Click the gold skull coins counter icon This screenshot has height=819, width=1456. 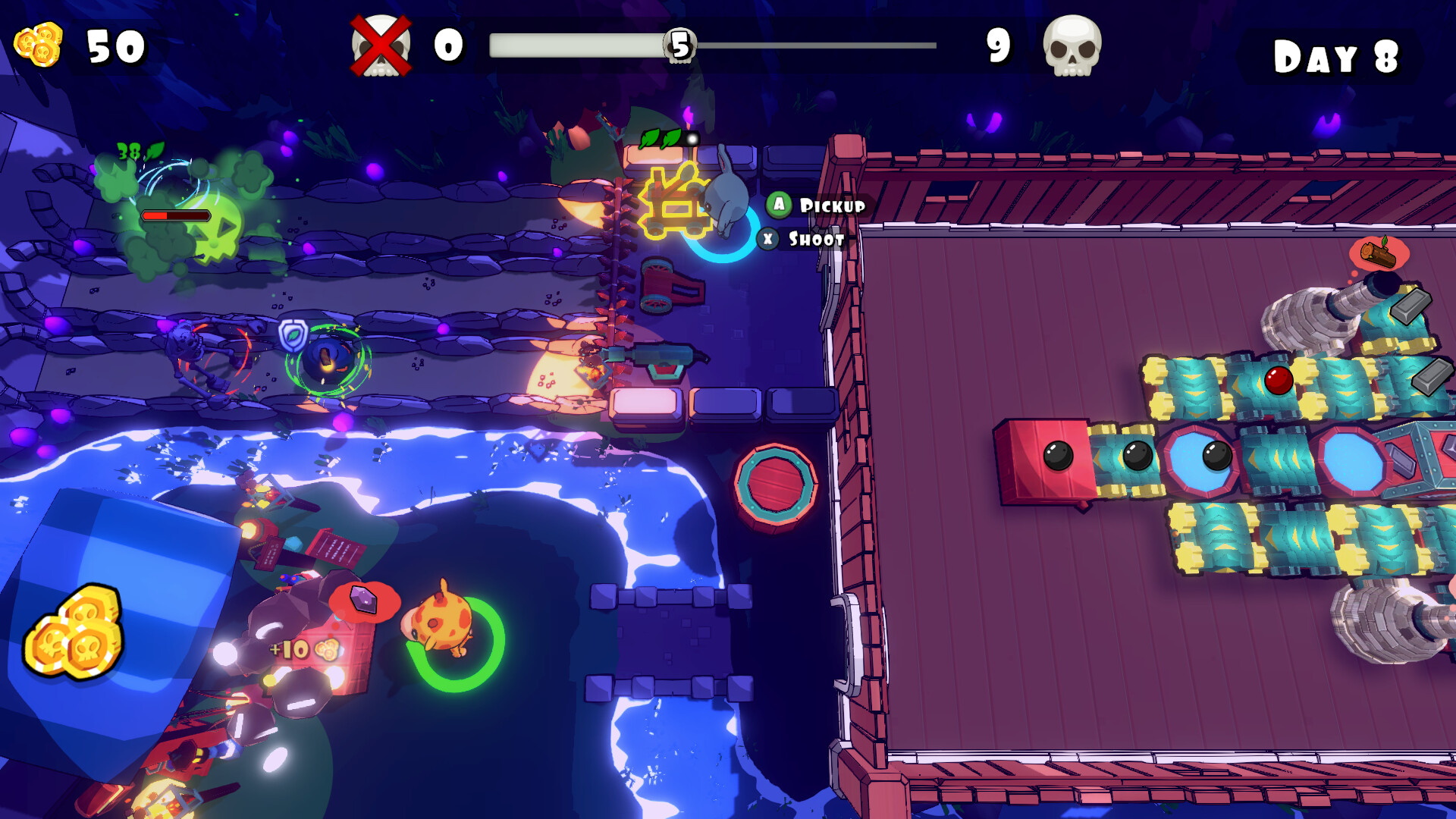pos(39,45)
